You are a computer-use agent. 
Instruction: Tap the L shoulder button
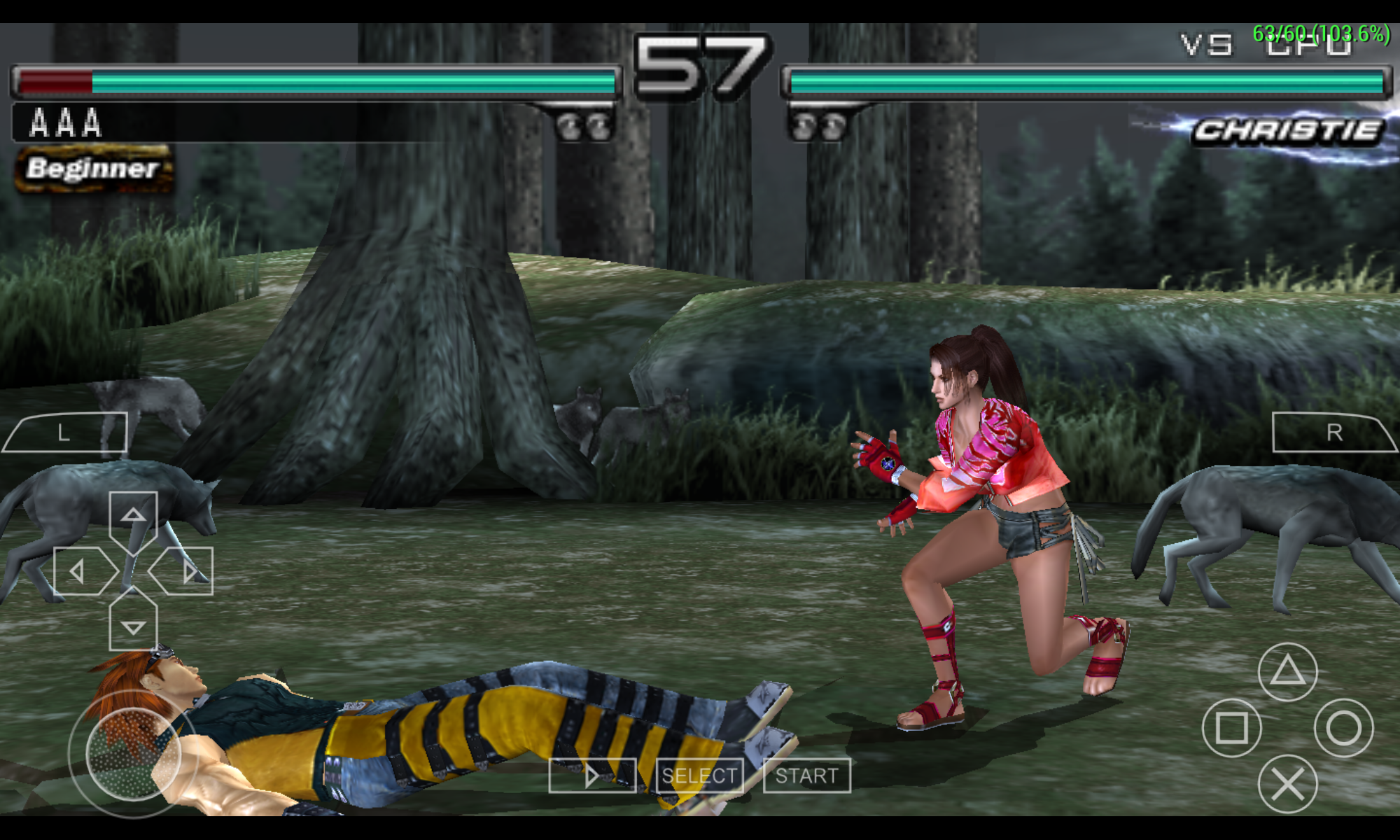[65, 433]
